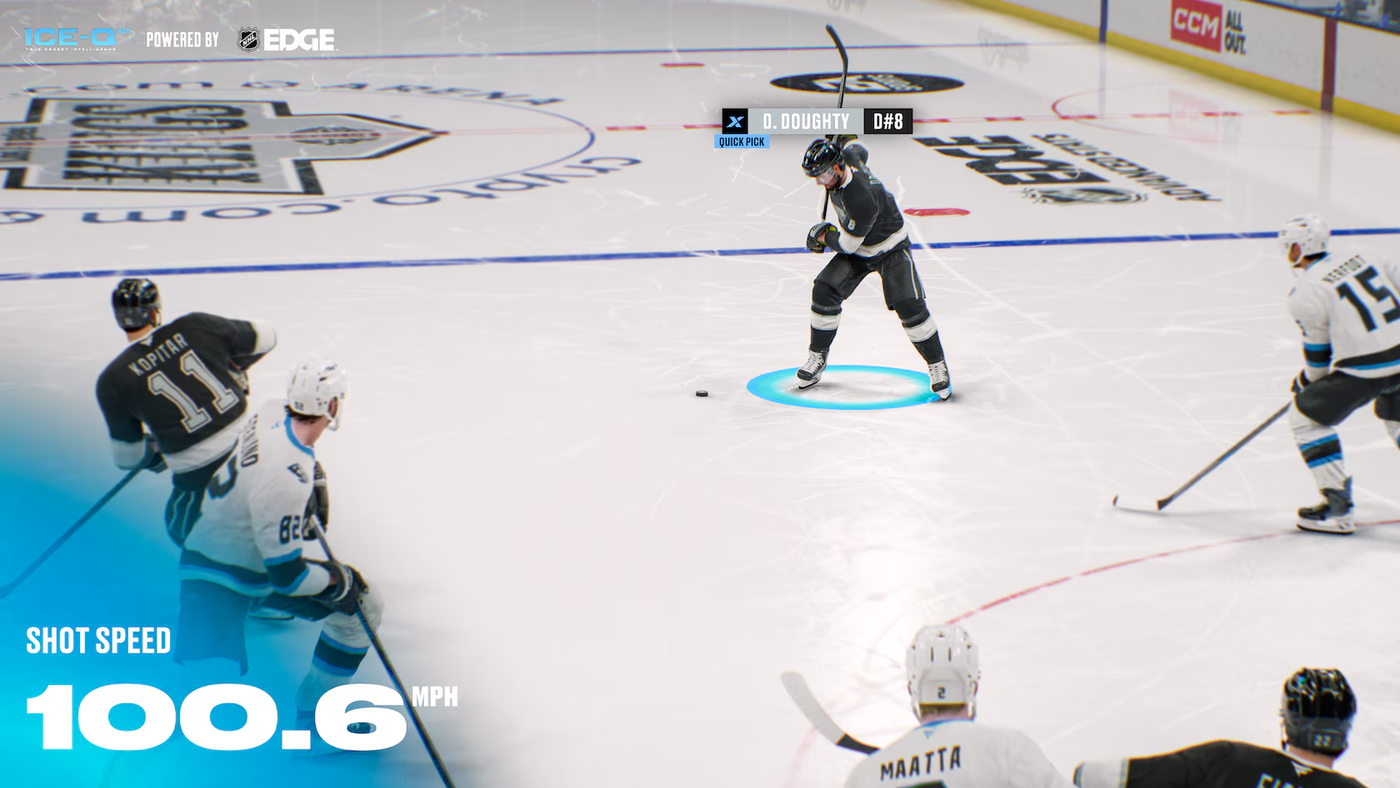Toggle the QUICK PICK indicator tag
This screenshot has width=1400, height=788.
coord(740,140)
